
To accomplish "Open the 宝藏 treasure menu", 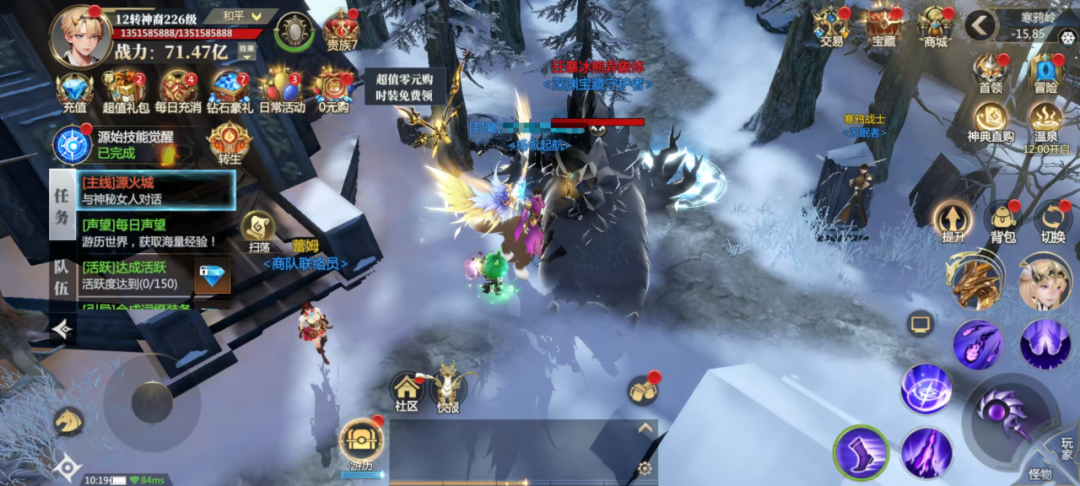I will [x=883, y=24].
